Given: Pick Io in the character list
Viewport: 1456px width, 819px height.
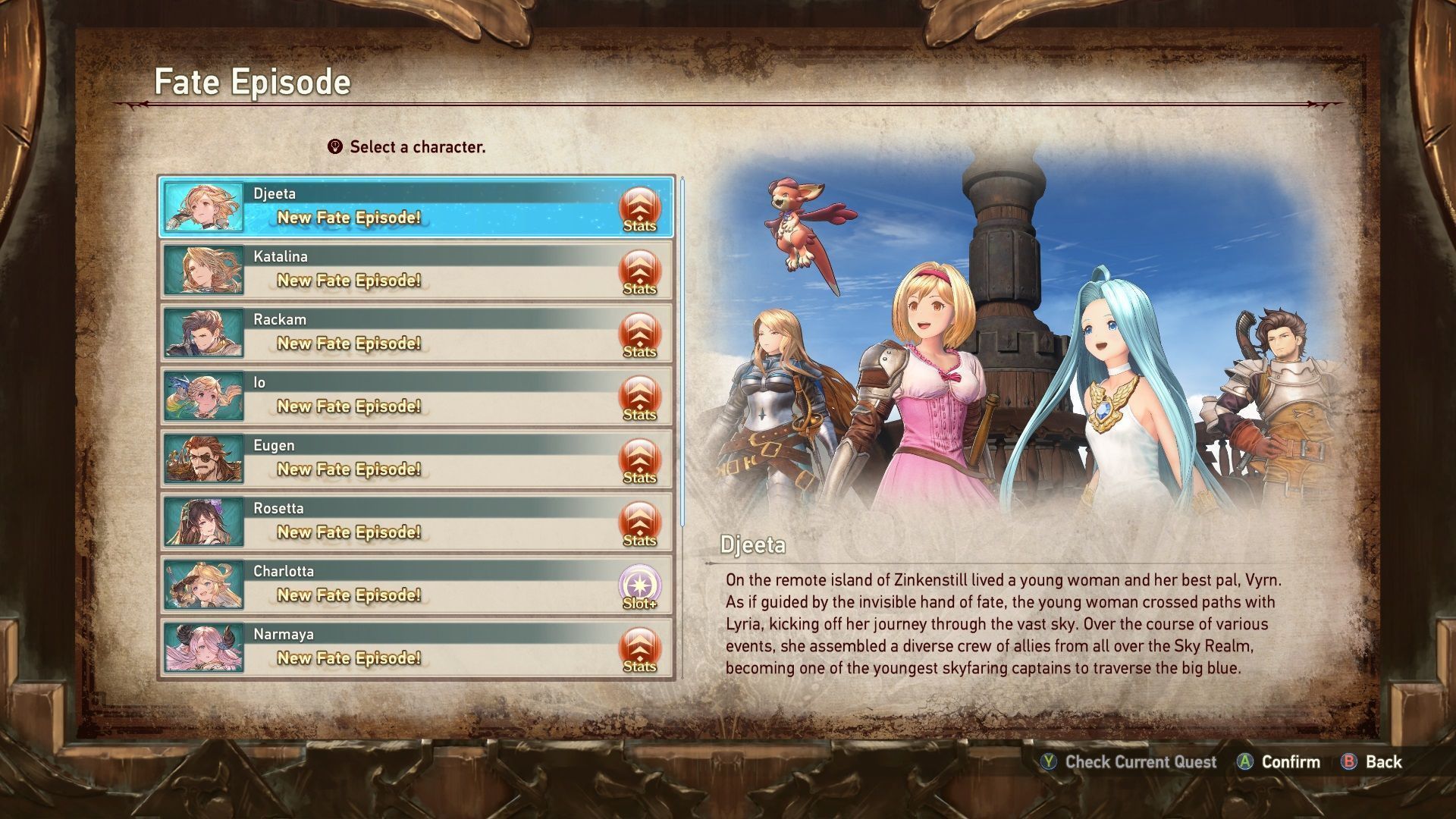Looking at the screenshot, I should pos(416,396).
